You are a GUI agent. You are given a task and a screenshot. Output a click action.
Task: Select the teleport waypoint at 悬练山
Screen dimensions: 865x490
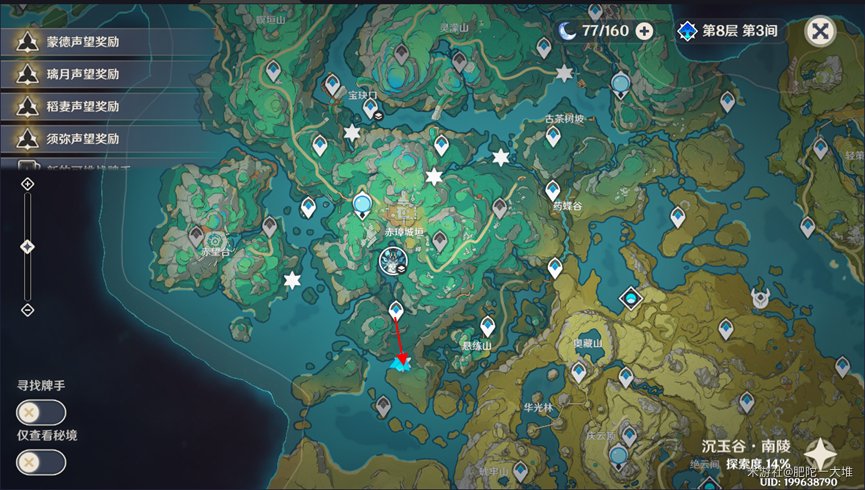(x=487, y=325)
